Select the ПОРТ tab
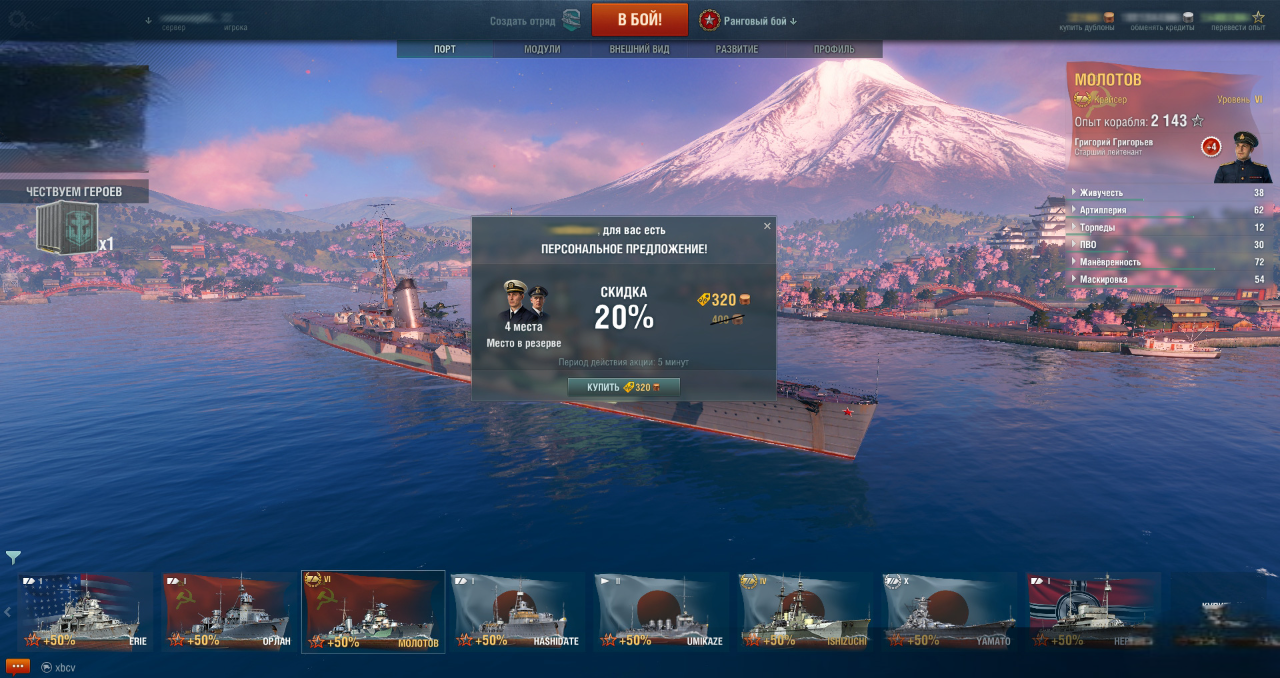The width and height of the screenshot is (1280, 678). (x=445, y=49)
